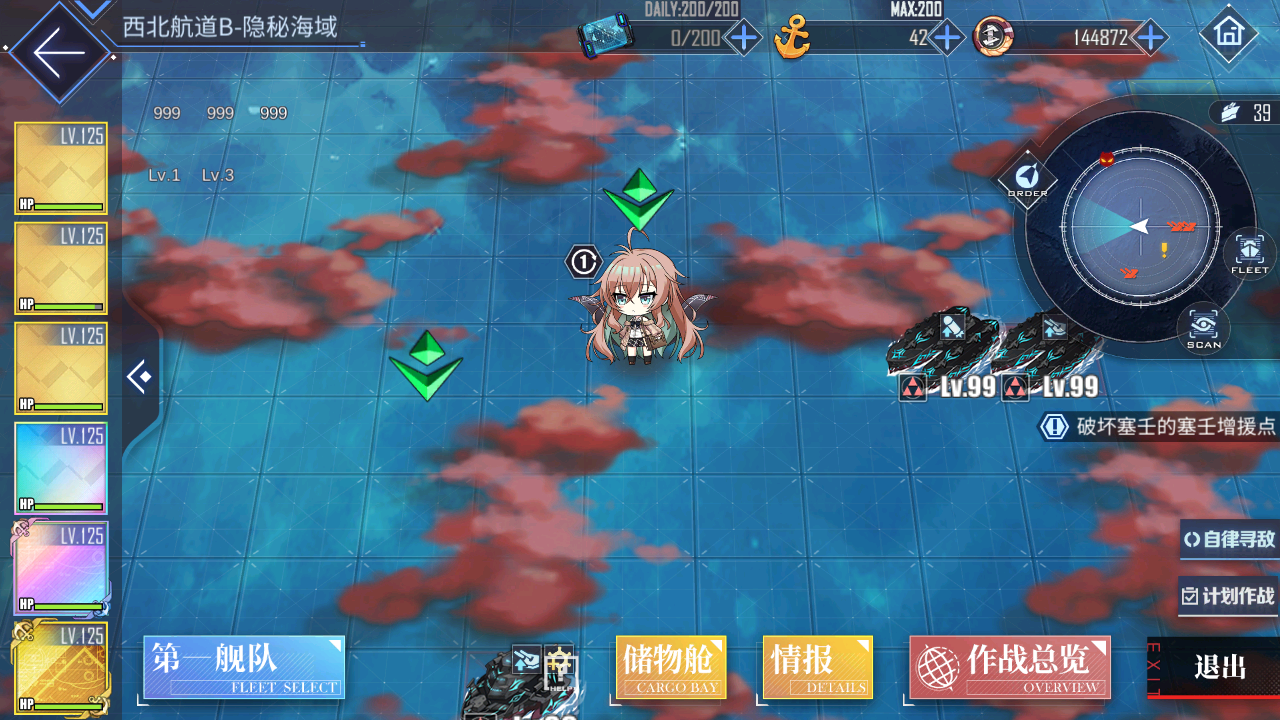
Task: Open the ORDER command menu
Action: 1027,180
